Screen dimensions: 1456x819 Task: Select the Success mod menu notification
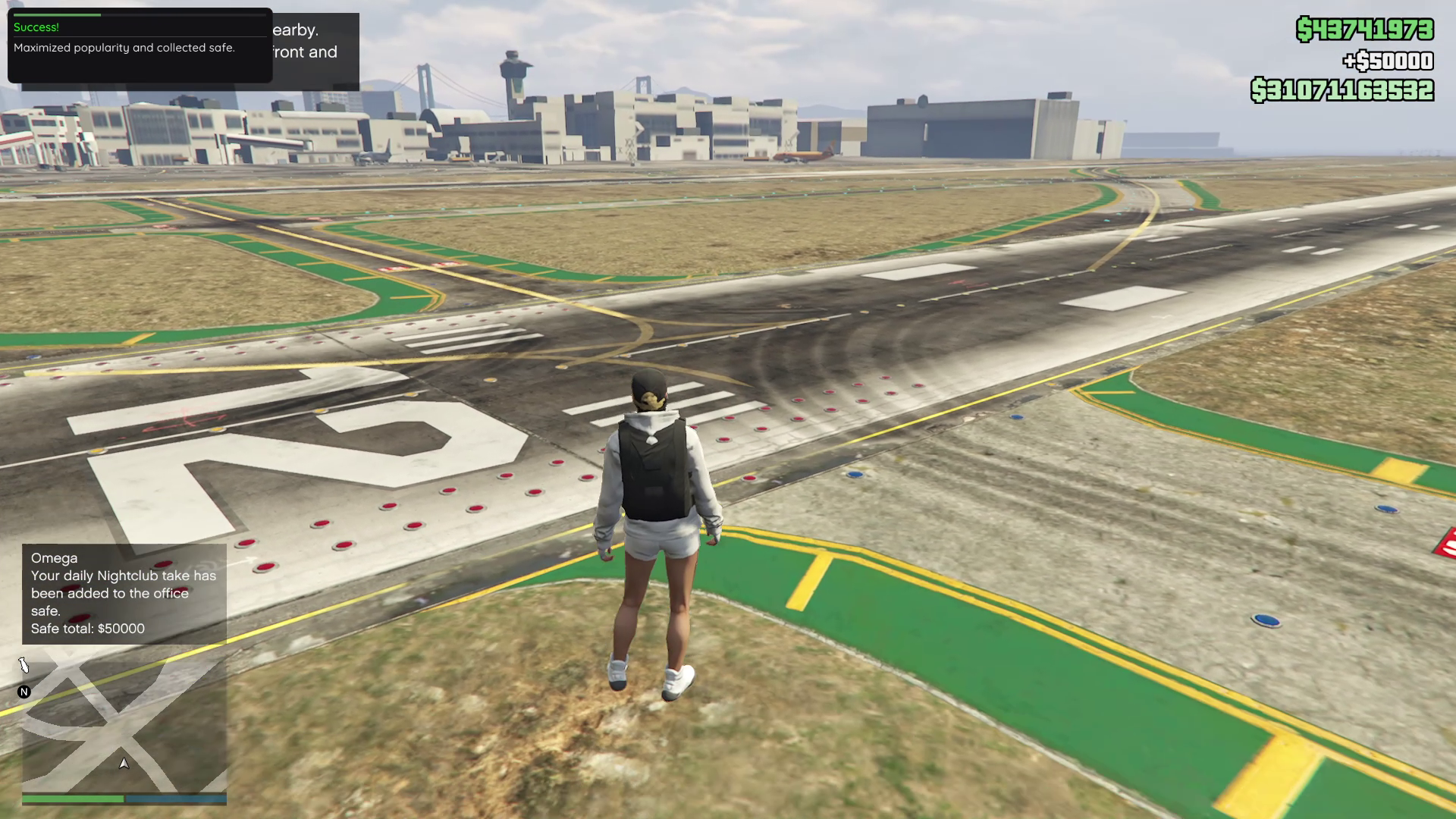pos(140,45)
